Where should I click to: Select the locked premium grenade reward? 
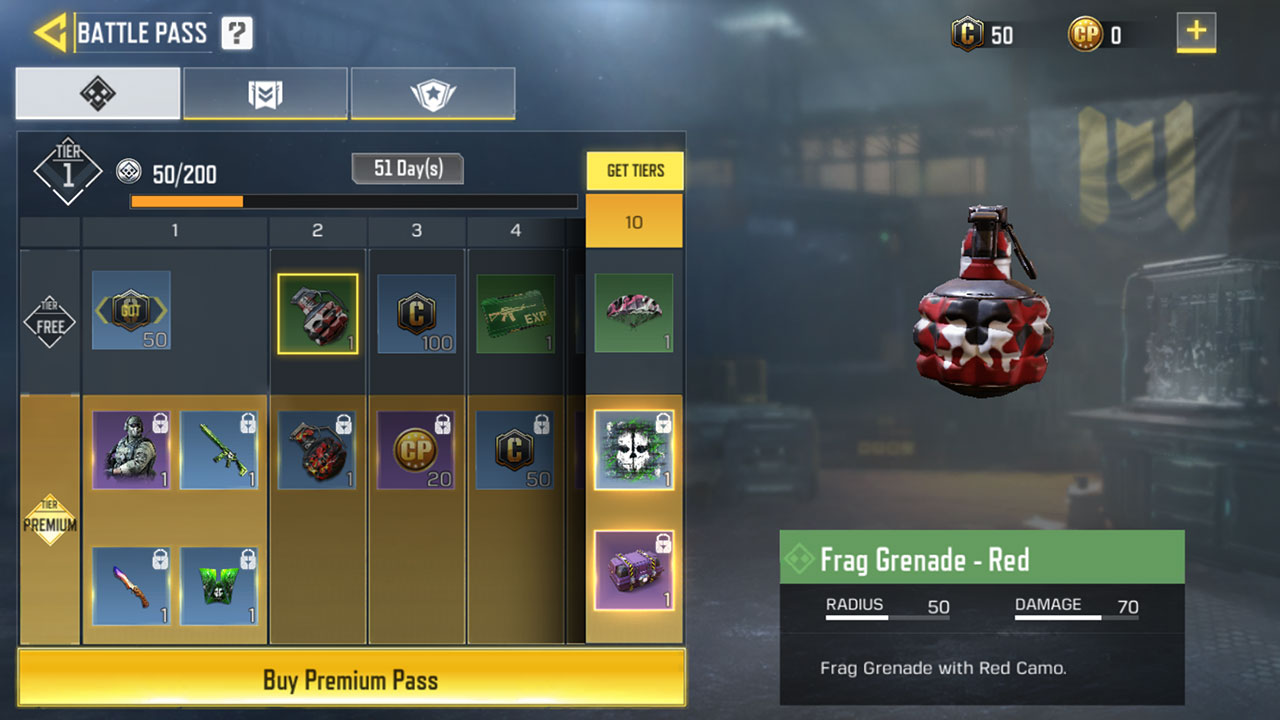[x=317, y=450]
